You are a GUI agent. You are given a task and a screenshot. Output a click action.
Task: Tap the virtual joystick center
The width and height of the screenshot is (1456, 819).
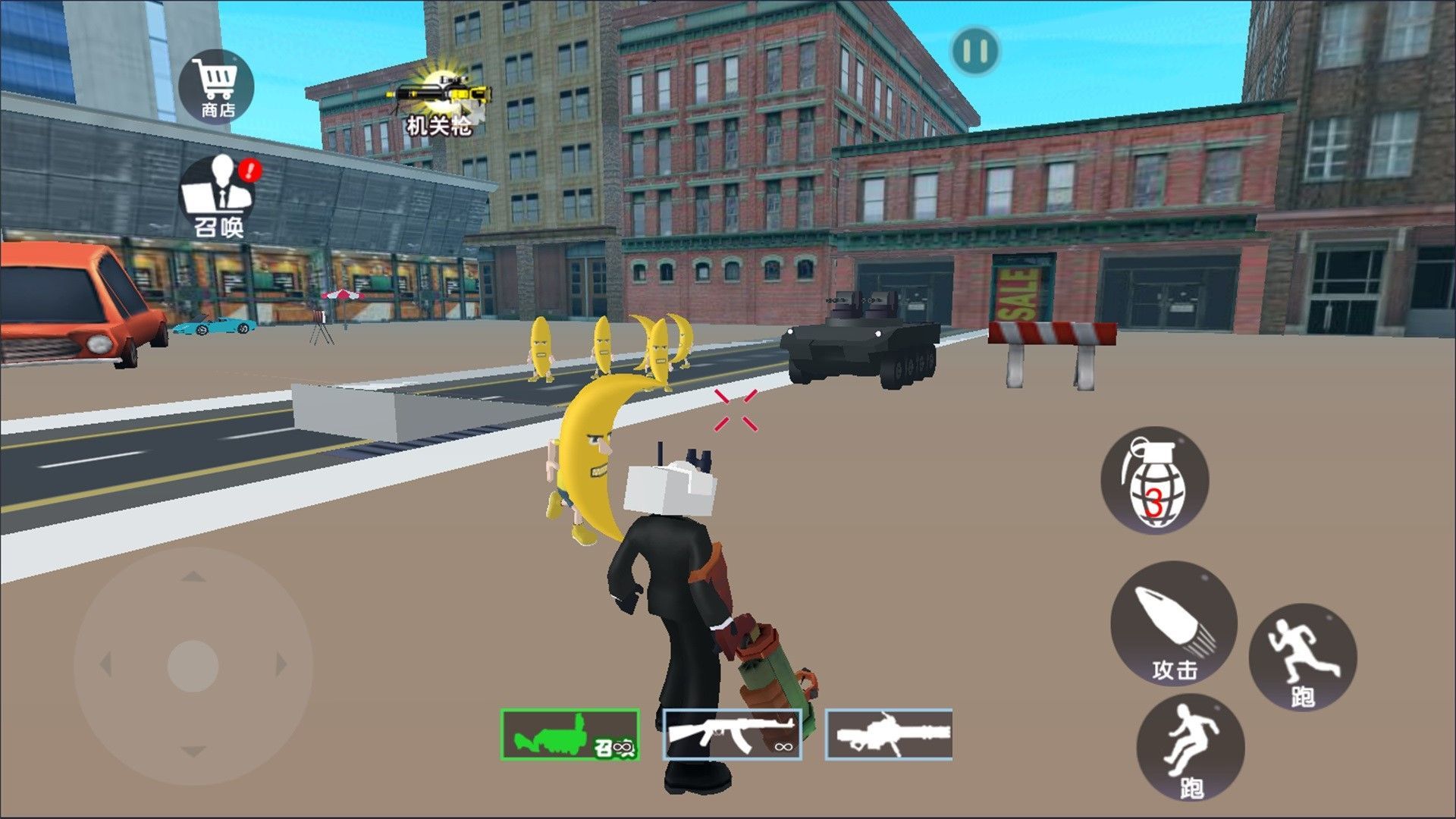pos(193,664)
